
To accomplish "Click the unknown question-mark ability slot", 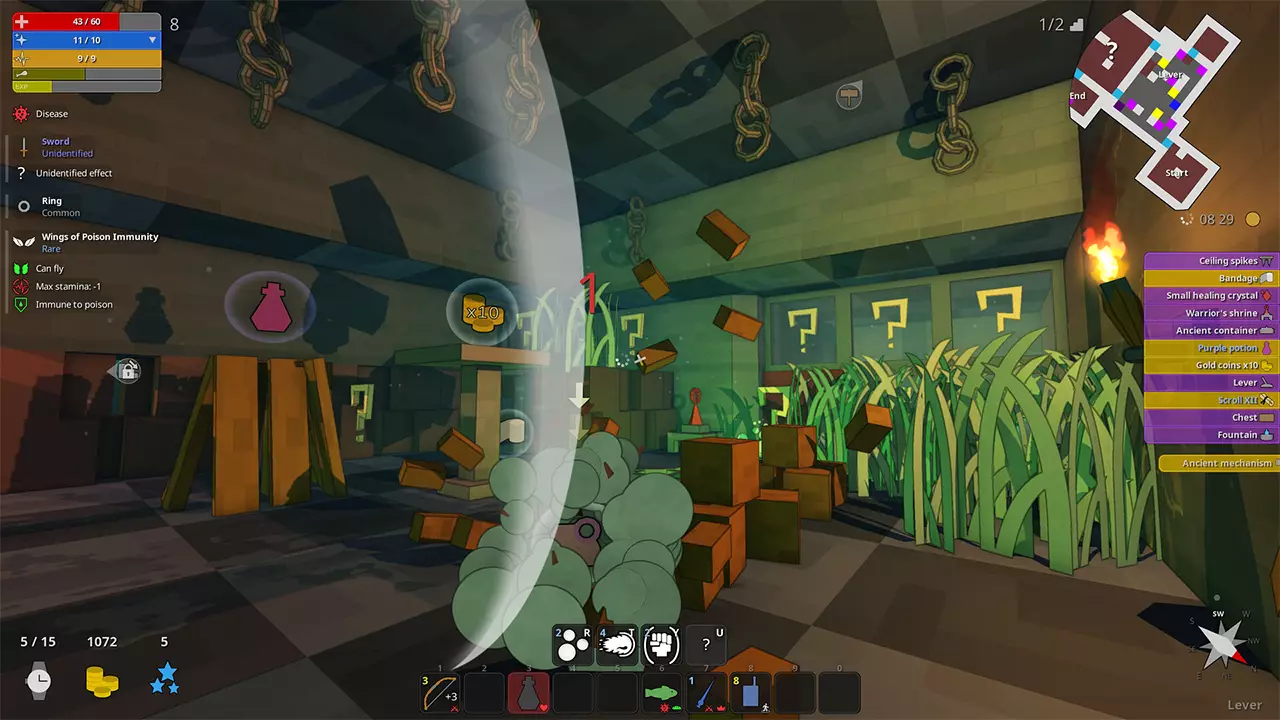I will point(706,646).
